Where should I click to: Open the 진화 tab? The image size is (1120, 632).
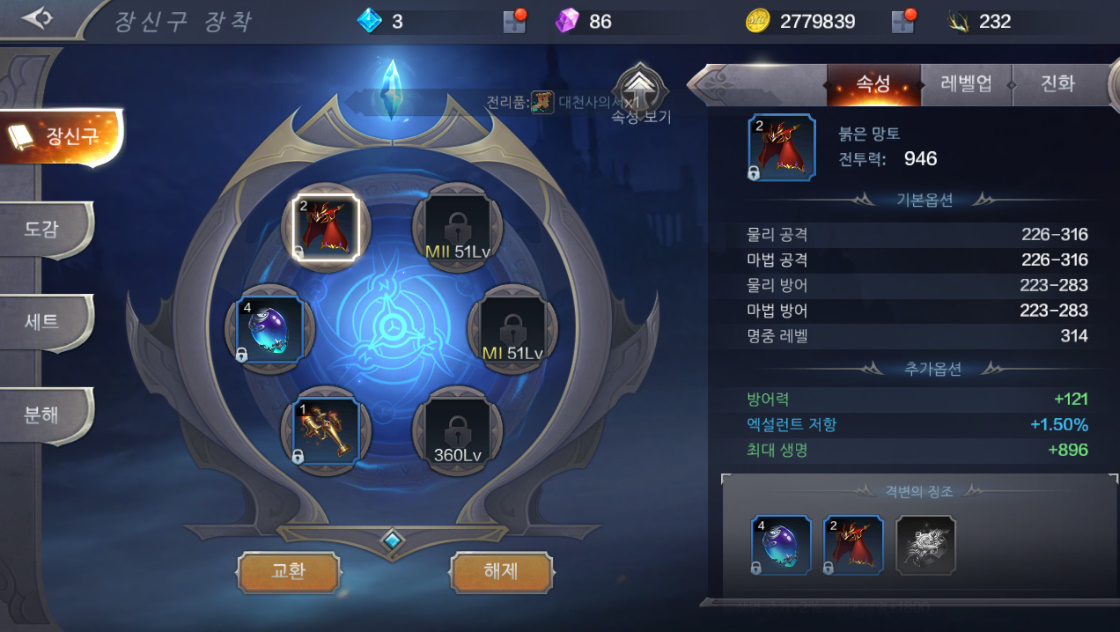click(1057, 84)
